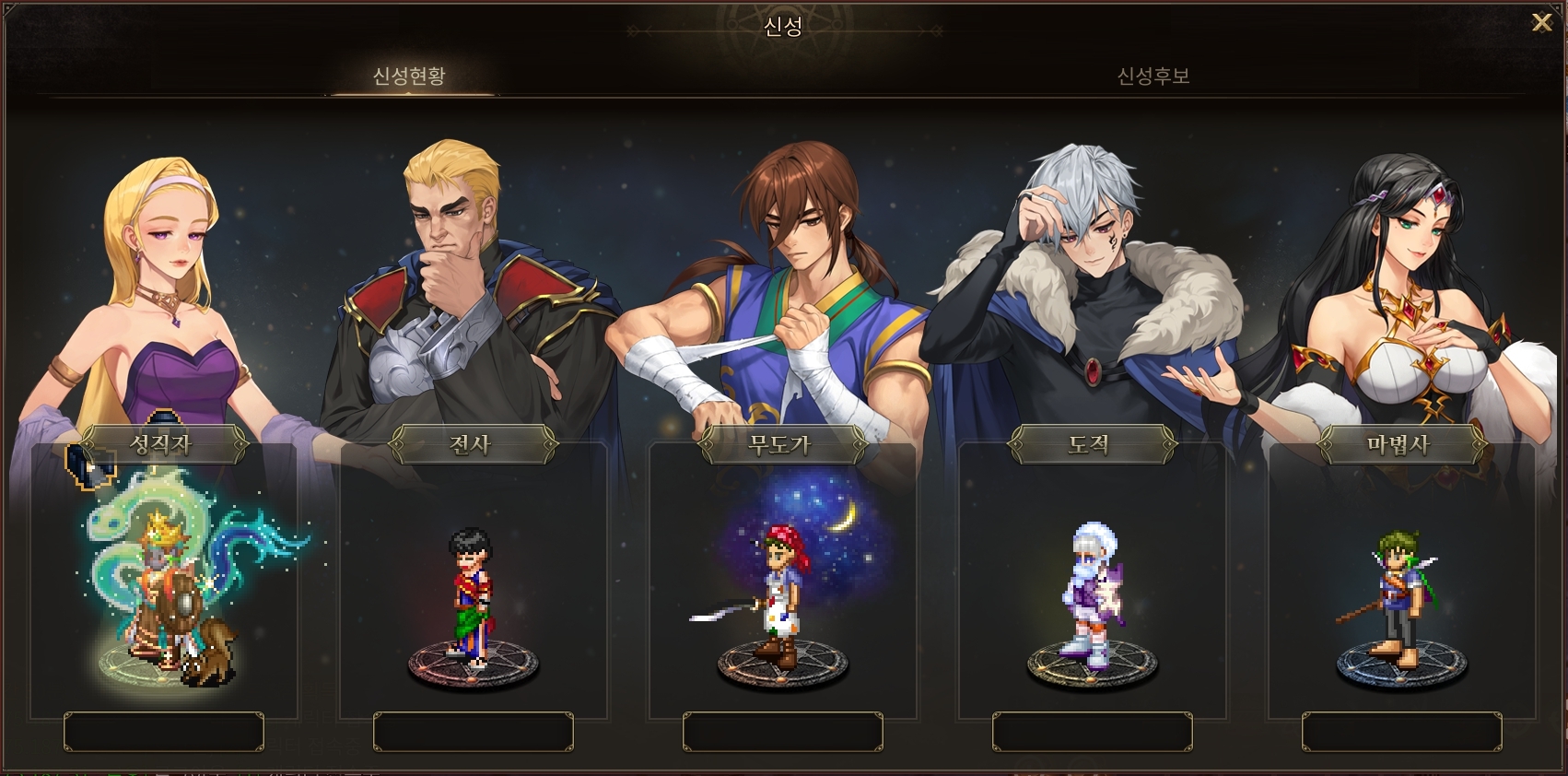Select the 성직자 character with green dragon aura

(x=166, y=590)
